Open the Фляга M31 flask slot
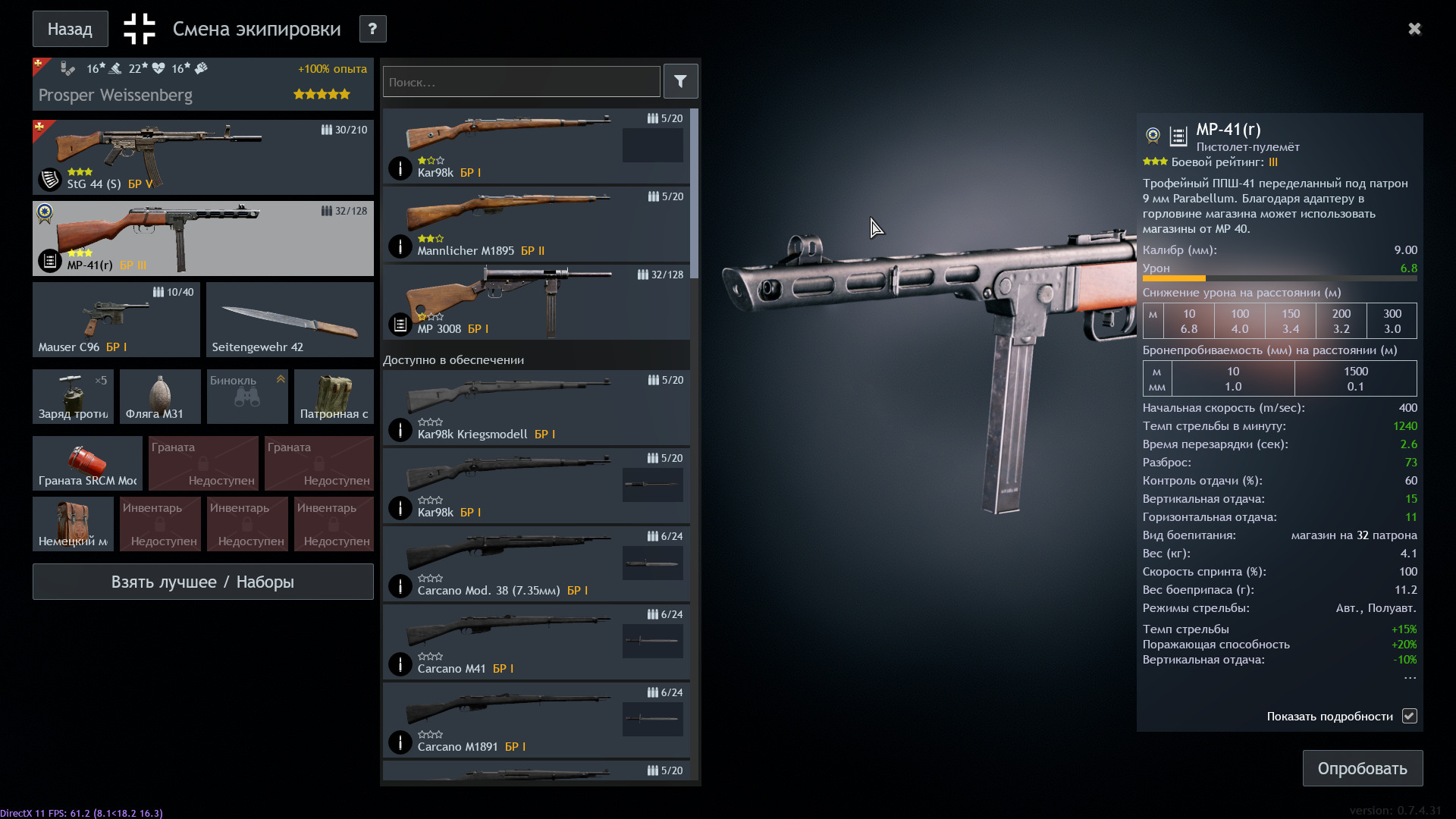1456x819 pixels. pos(160,397)
